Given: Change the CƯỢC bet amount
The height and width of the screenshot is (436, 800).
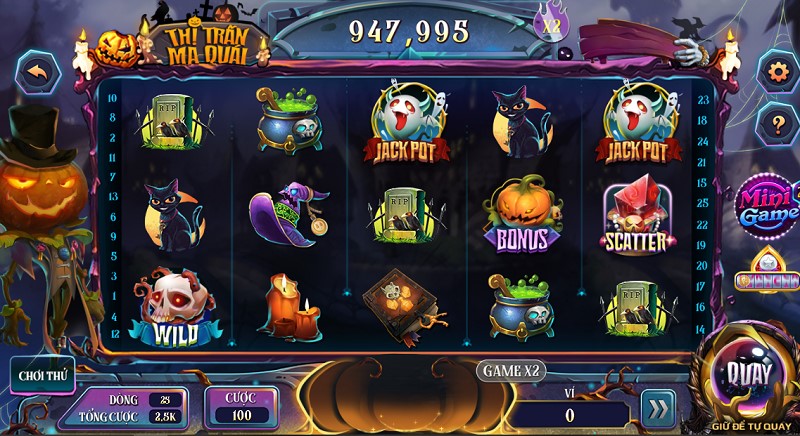Looking at the screenshot, I should click(x=240, y=406).
